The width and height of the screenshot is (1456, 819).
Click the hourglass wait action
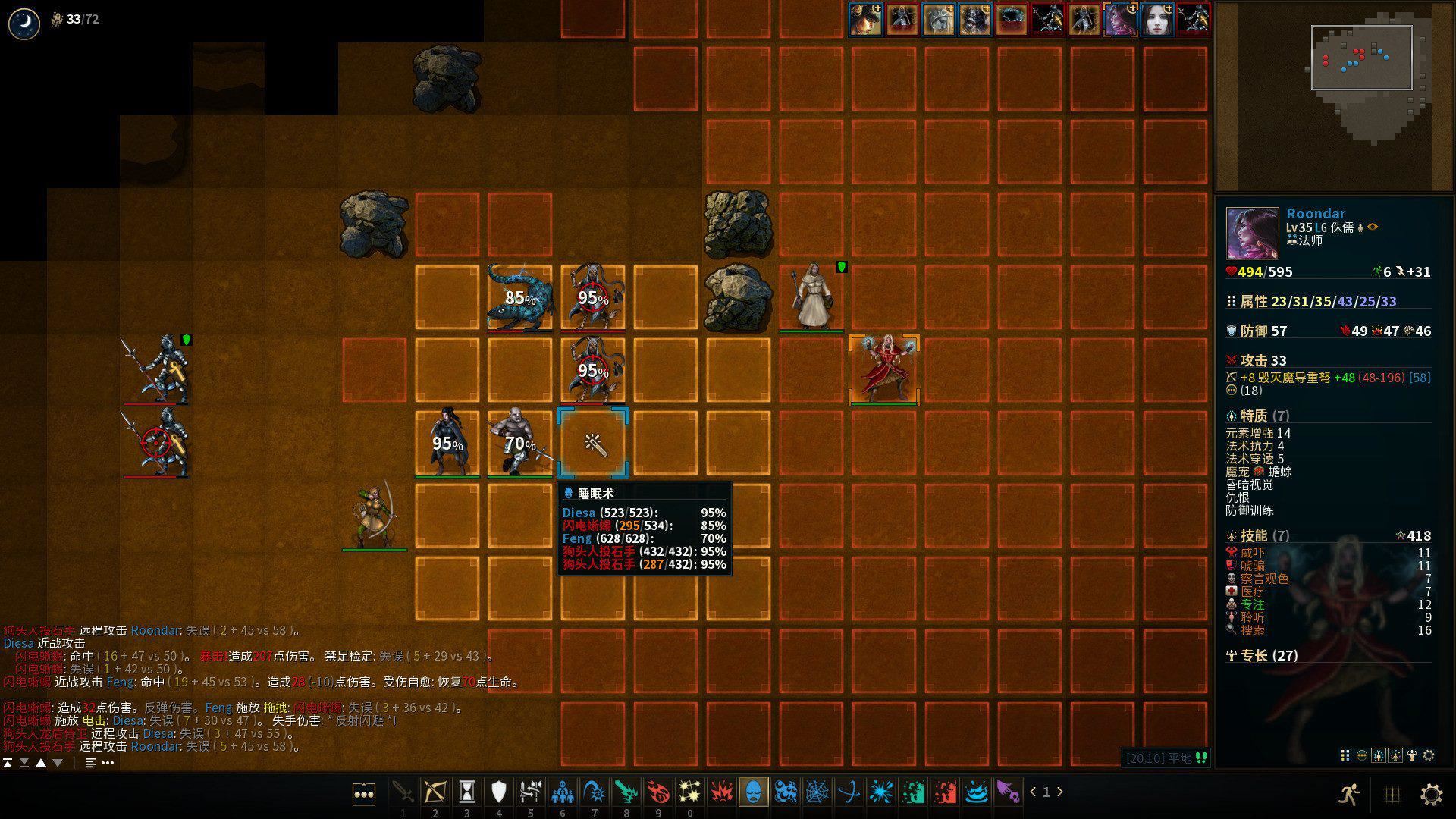(x=466, y=792)
